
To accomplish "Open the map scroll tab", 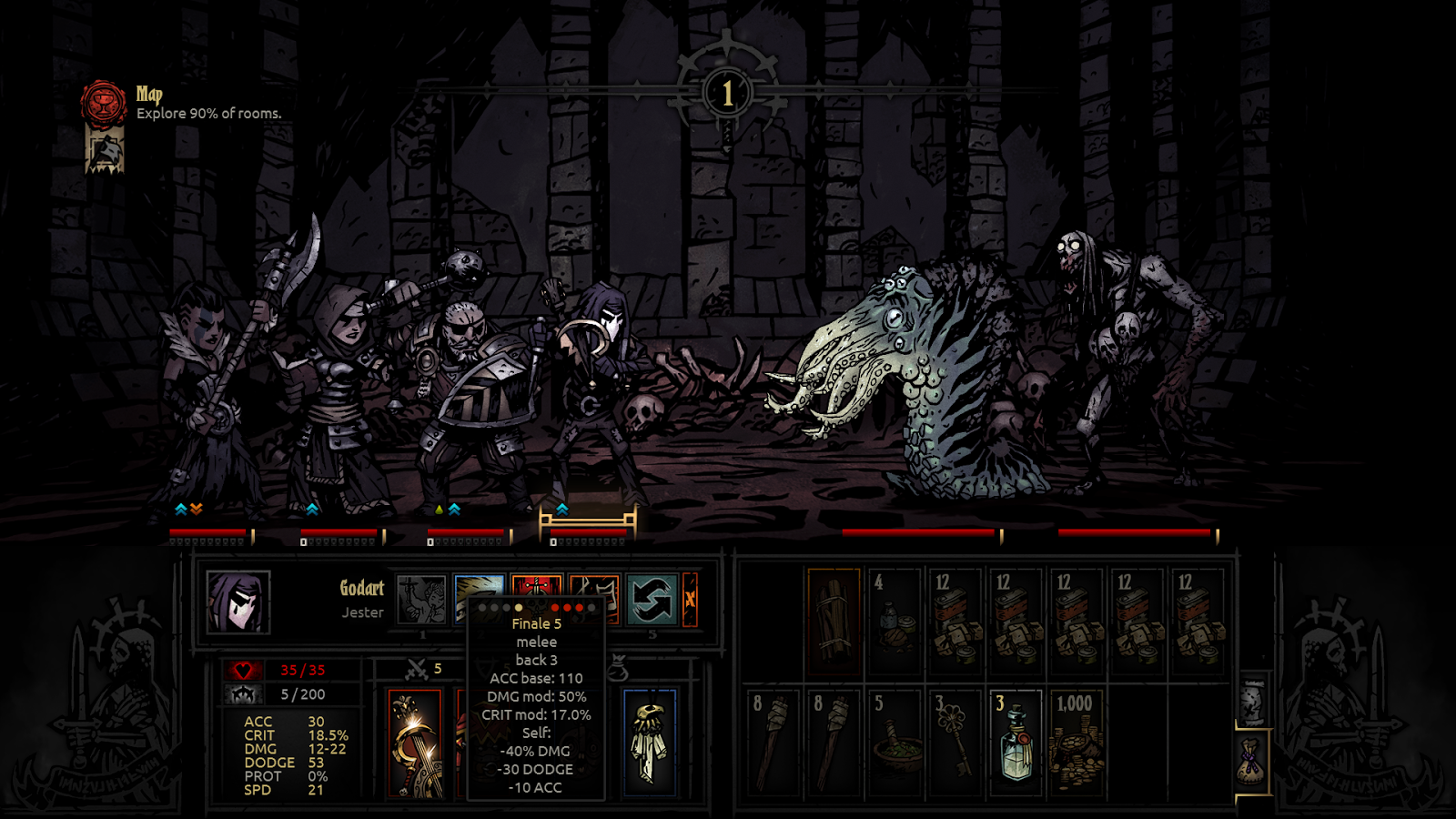I will pos(1253,700).
